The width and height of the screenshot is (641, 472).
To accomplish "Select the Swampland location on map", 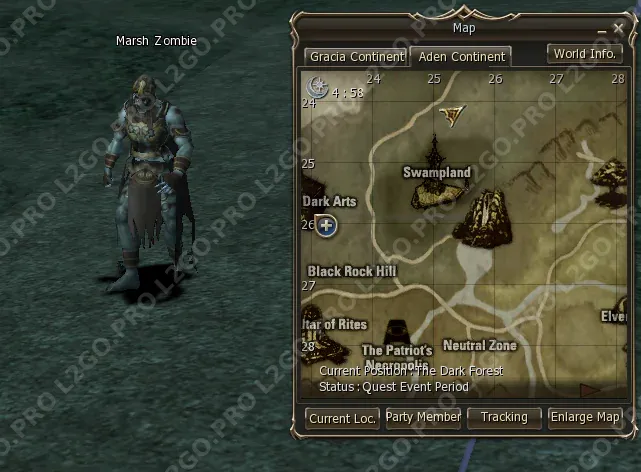I will (x=437, y=173).
